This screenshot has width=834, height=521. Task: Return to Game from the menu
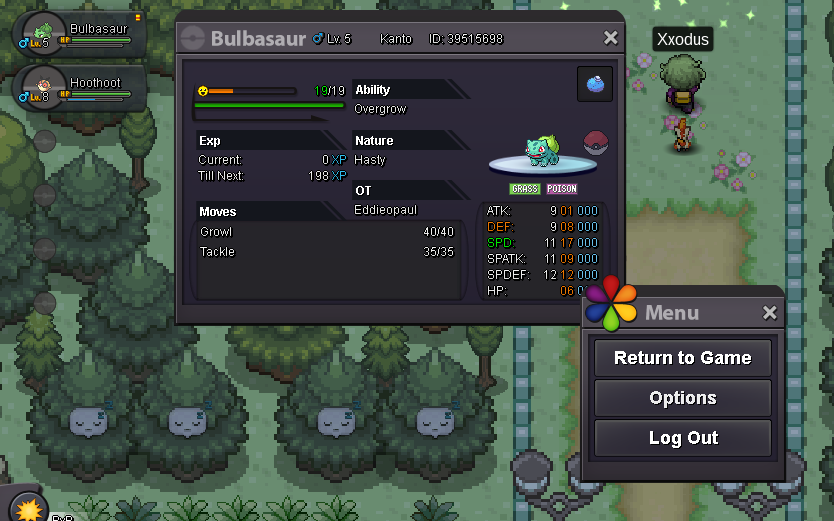coord(682,358)
